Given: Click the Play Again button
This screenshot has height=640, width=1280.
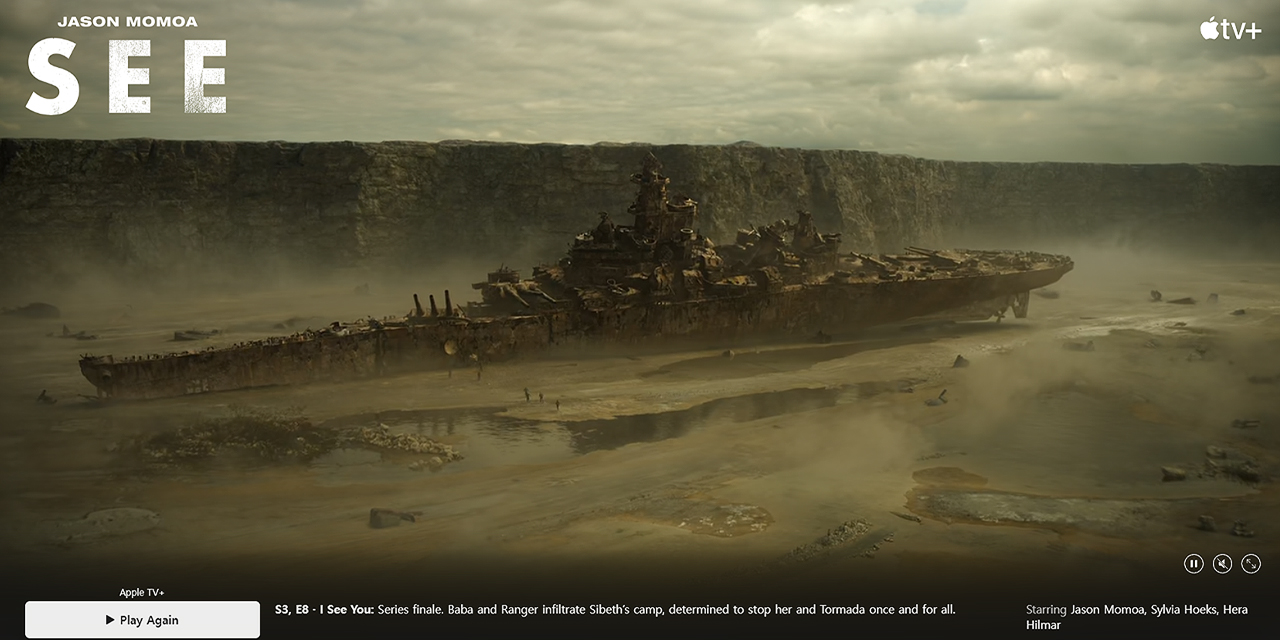Looking at the screenshot, I should tap(142, 620).
